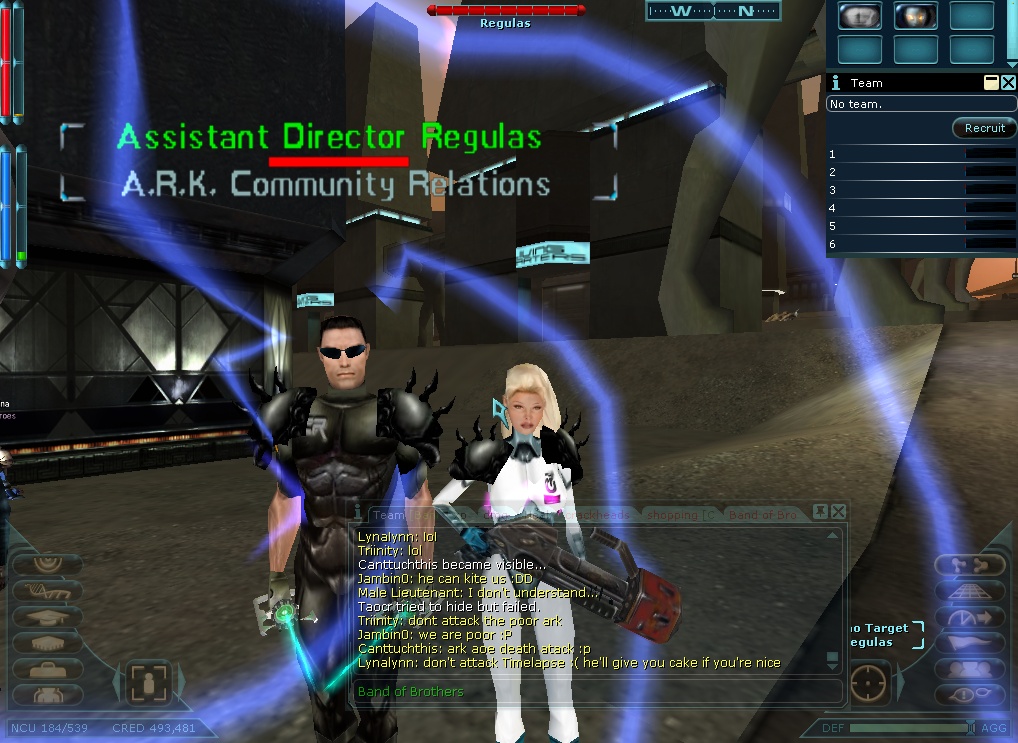Screen dimensions: 1018x743
Task: Open the Team window info icon
Action: [836, 83]
